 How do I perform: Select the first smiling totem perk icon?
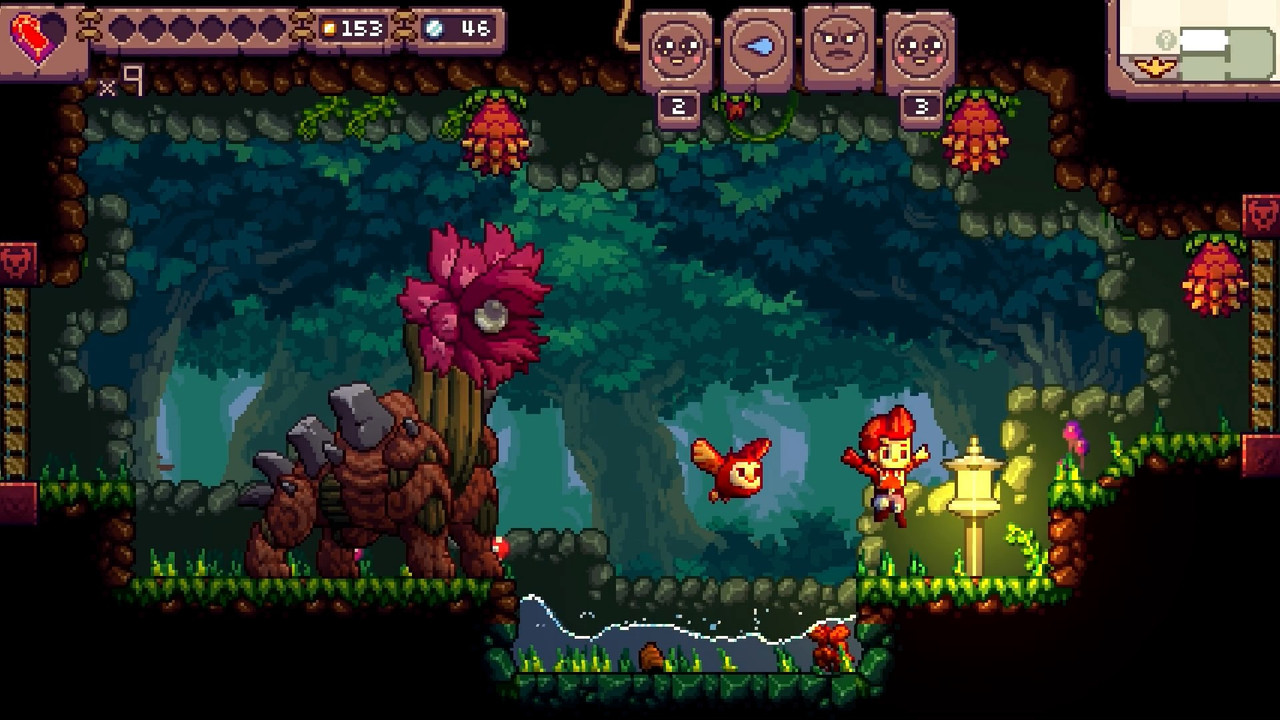(x=676, y=45)
